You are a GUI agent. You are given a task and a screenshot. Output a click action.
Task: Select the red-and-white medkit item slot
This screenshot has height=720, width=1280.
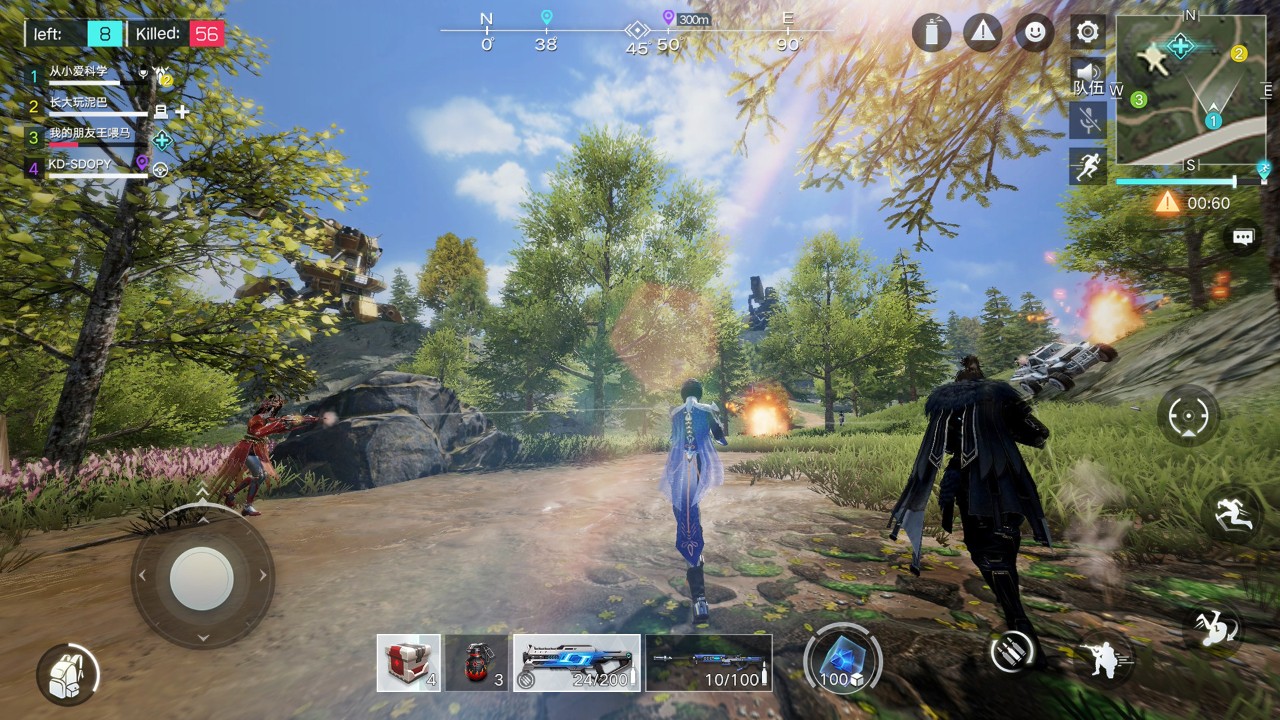click(x=408, y=662)
